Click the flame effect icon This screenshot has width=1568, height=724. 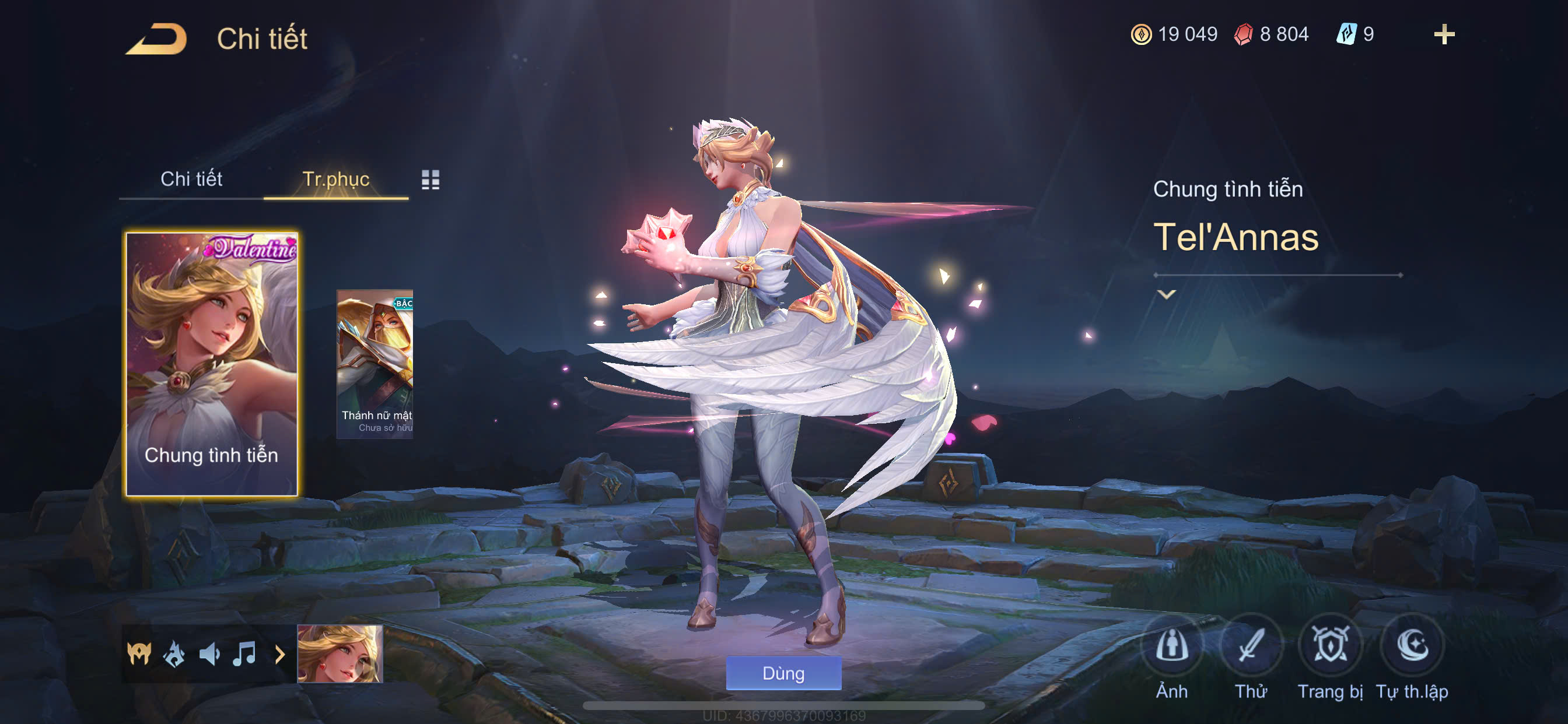174,654
